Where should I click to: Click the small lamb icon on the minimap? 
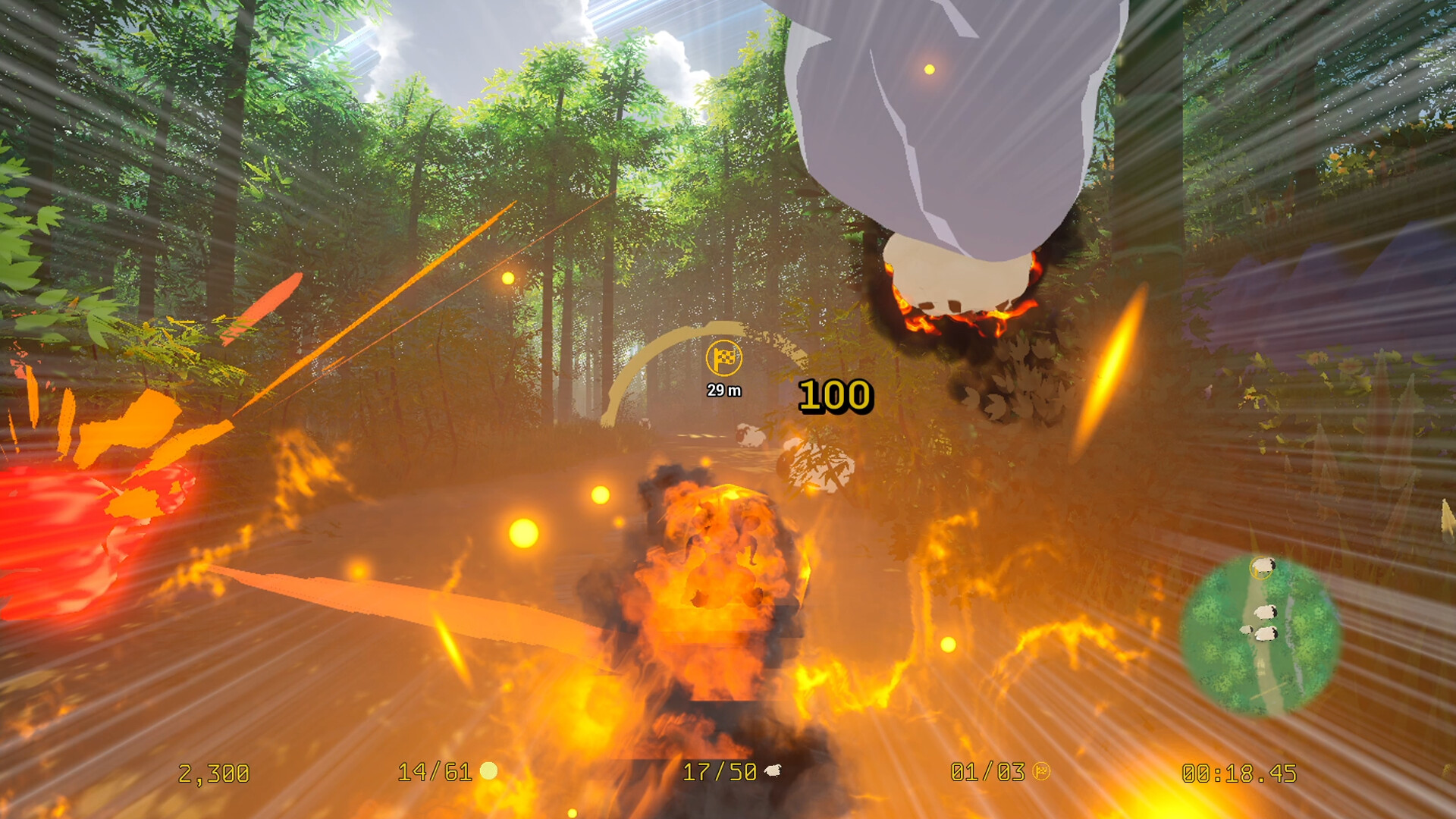(x=1246, y=629)
